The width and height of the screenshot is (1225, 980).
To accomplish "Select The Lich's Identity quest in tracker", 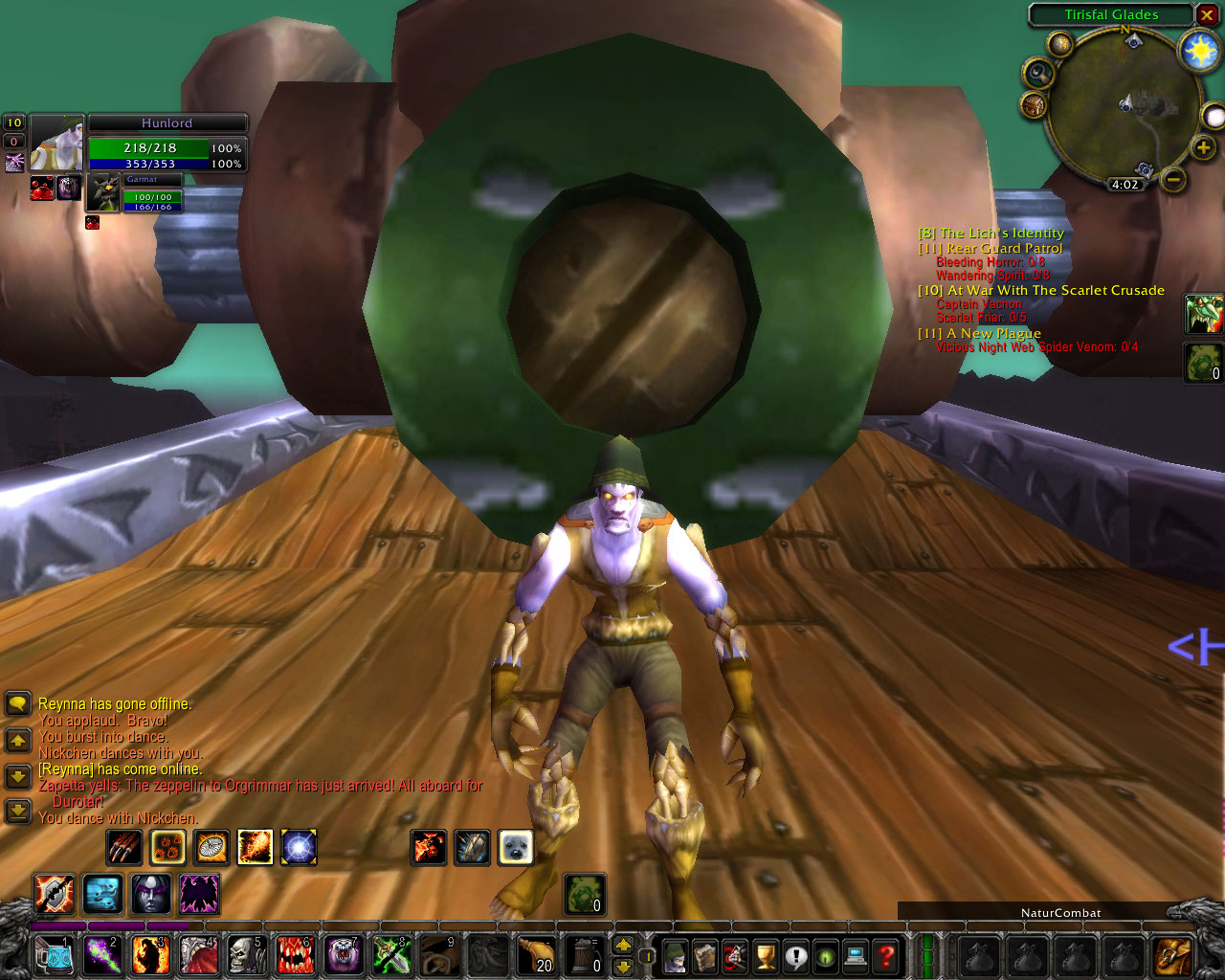I will click(991, 233).
